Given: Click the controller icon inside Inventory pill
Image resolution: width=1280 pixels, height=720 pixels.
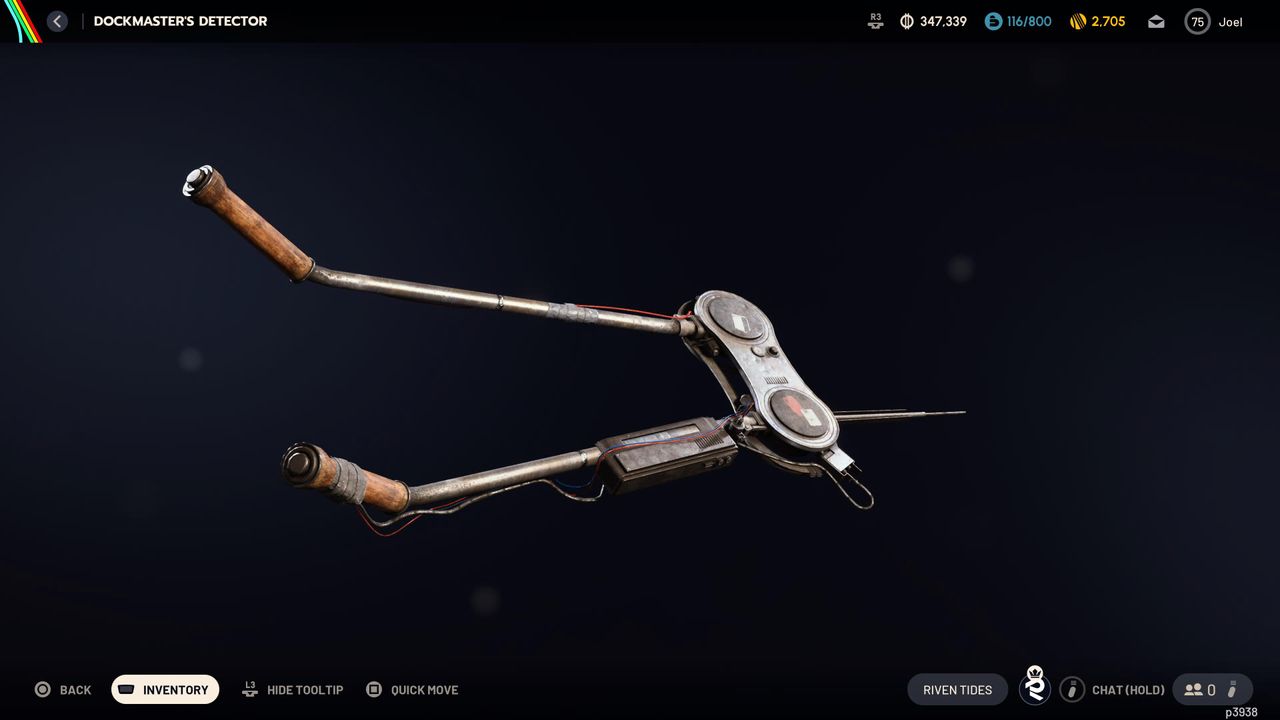Looking at the screenshot, I should tap(125, 689).
